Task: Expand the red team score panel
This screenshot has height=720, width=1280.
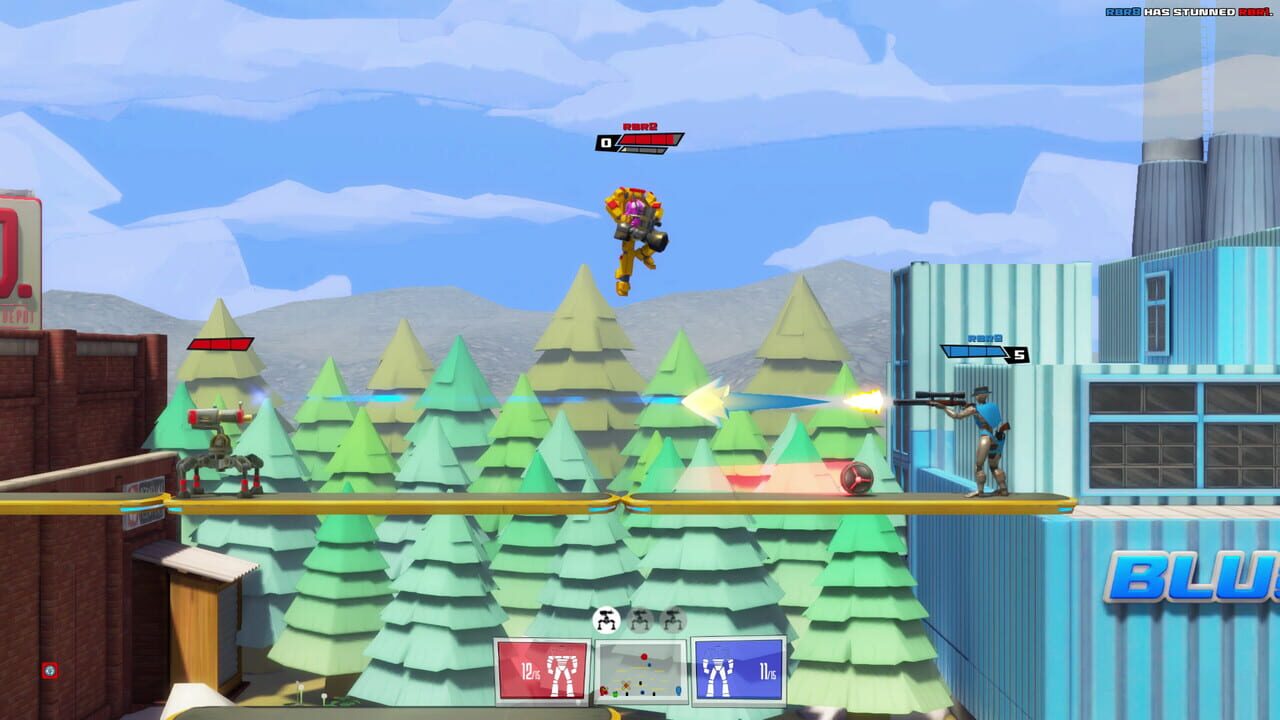Action: click(542, 672)
